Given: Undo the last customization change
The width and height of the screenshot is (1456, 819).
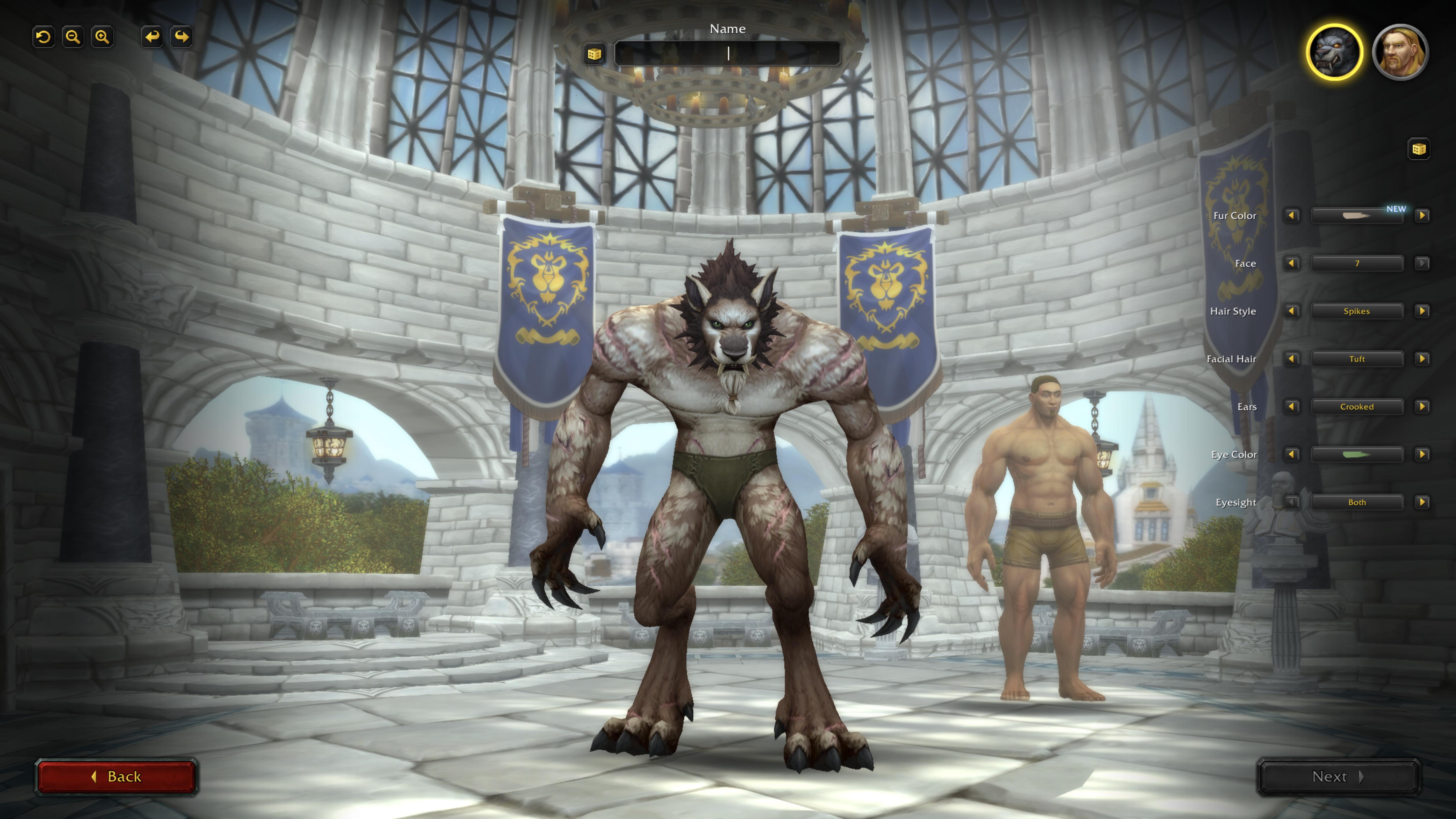Looking at the screenshot, I should (x=152, y=37).
